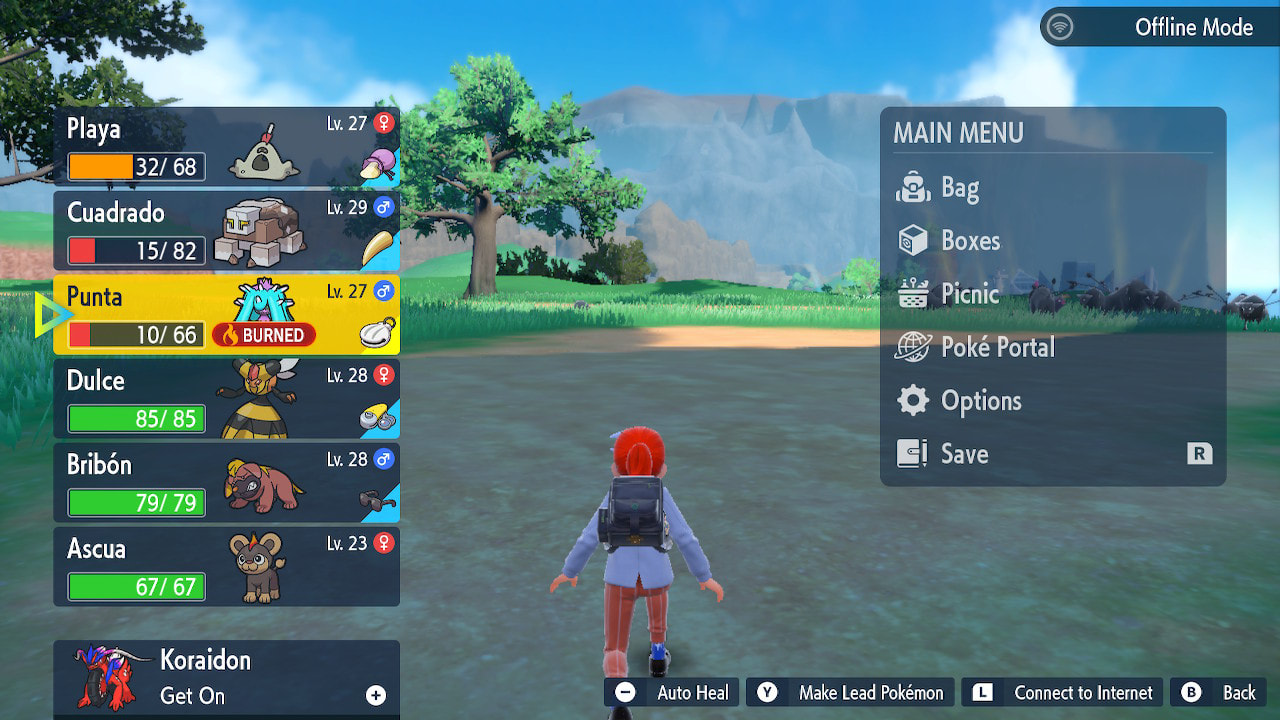Open the Poké Portal
1280x720 pixels.
pos(997,347)
